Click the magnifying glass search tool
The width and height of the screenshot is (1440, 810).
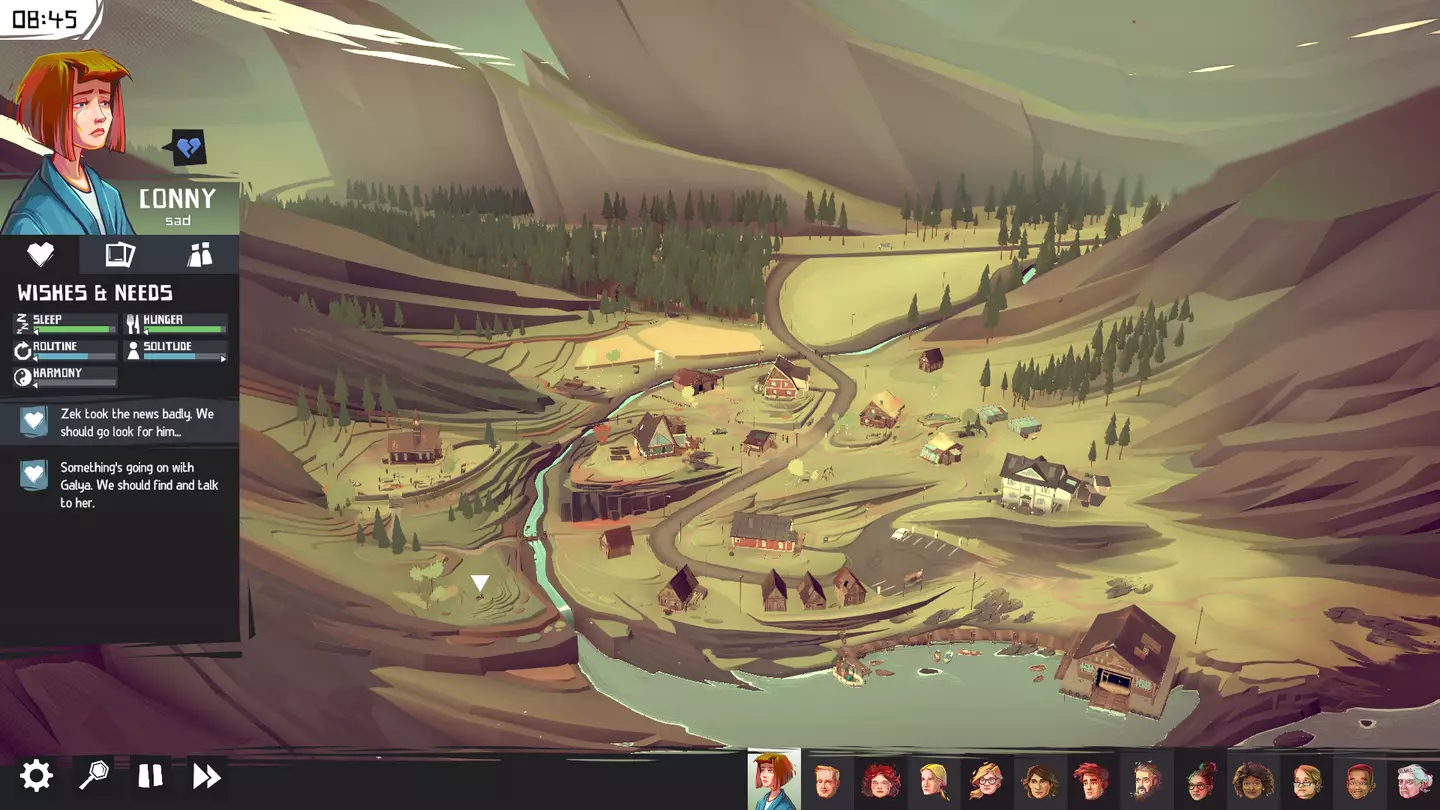(x=94, y=776)
